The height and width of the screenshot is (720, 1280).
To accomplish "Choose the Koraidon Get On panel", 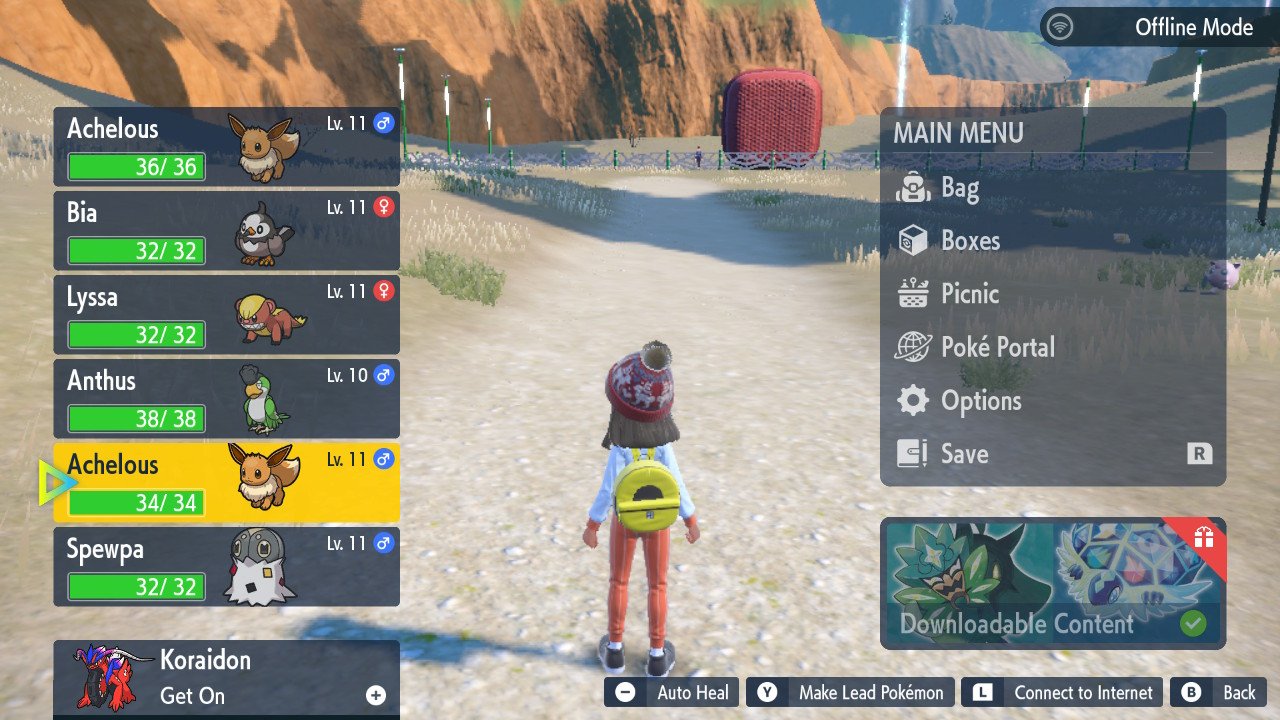I will (226, 678).
